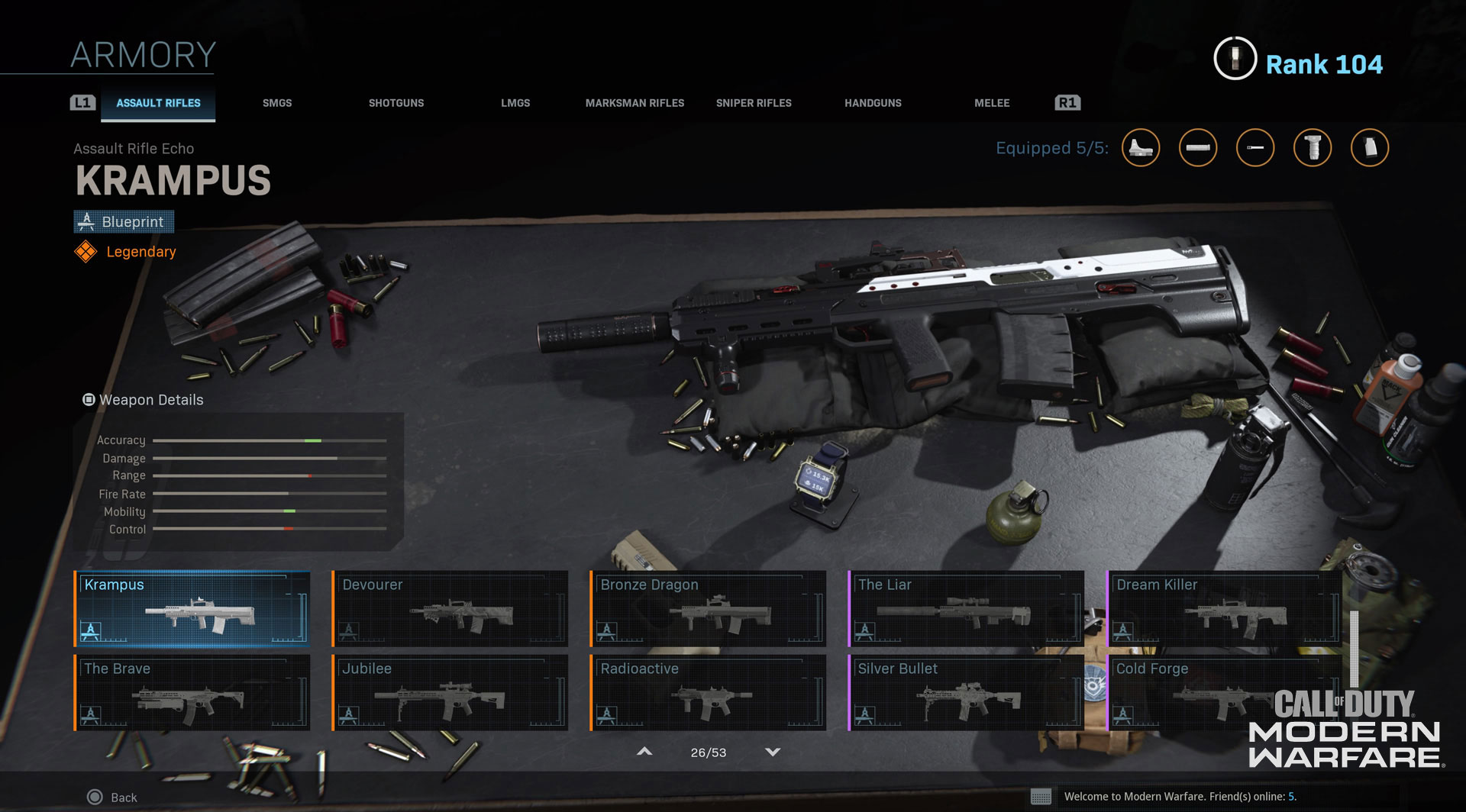Choose the Radioactive blueprint
The width and height of the screenshot is (1466, 812).
(x=708, y=692)
